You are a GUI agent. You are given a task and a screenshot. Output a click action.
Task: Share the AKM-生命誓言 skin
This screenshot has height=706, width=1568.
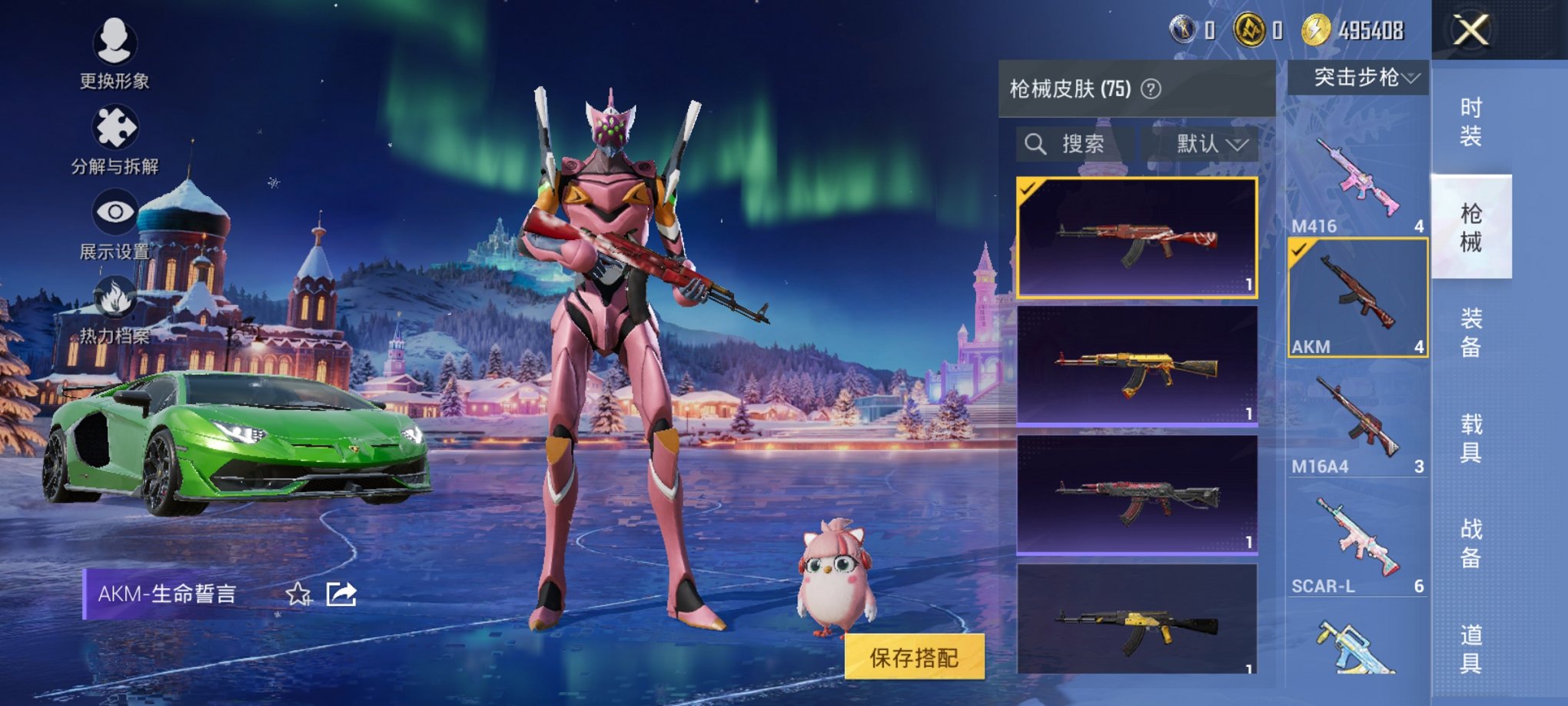pyautogui.click(x=341, y=594)
